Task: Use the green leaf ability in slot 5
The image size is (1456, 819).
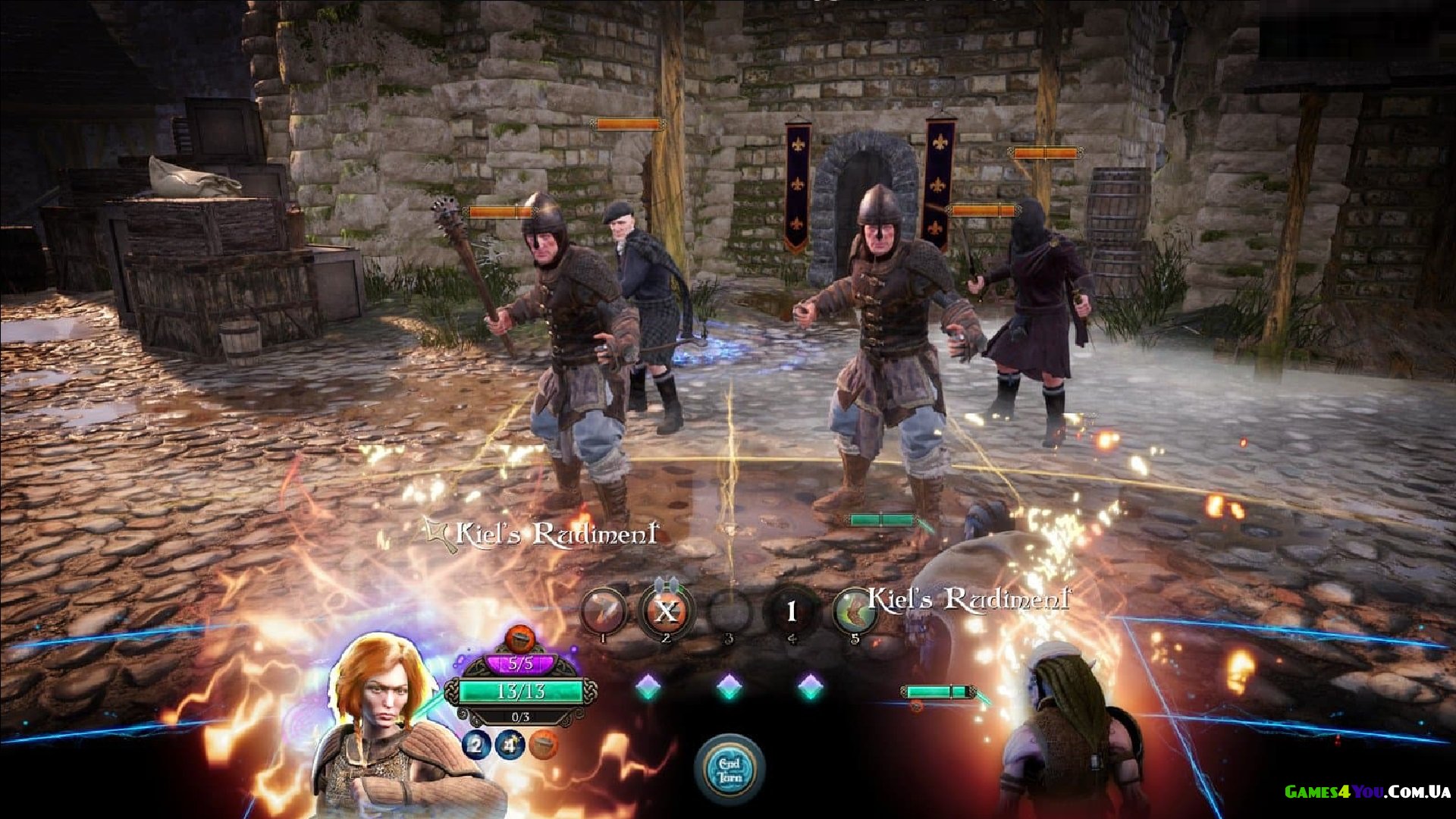Action: coord(854,610)
